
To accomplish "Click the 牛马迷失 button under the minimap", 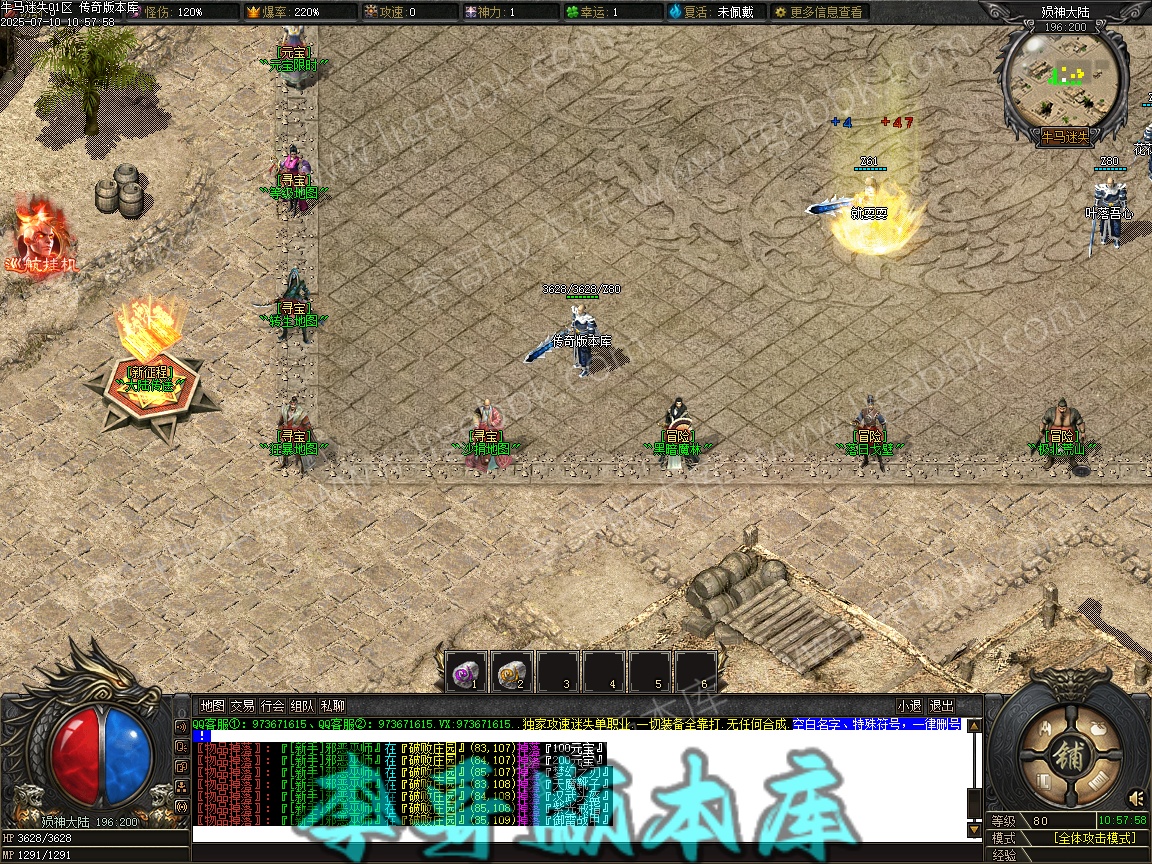I will point(1065,137).
